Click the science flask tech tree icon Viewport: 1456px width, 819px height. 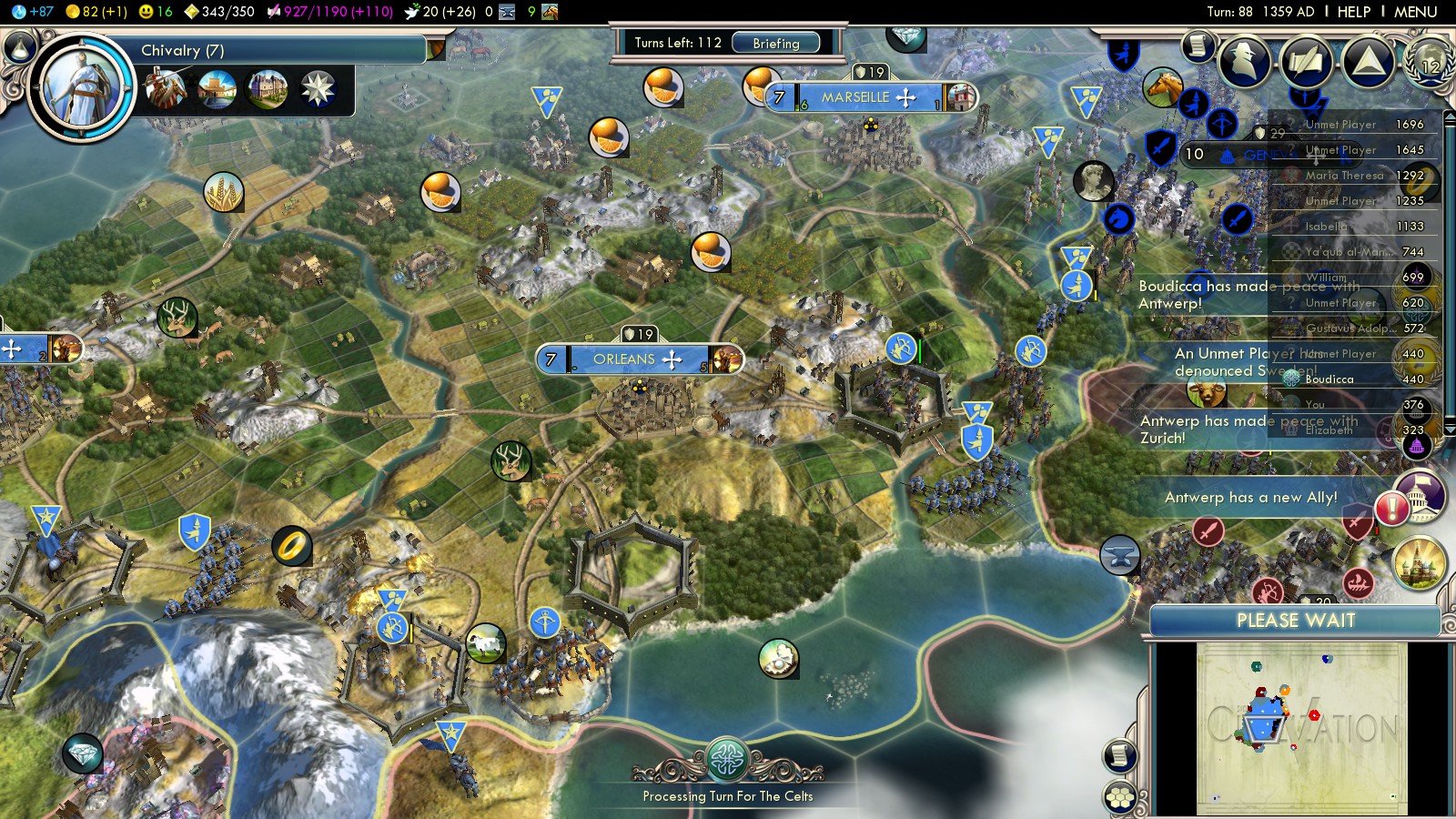20,46
